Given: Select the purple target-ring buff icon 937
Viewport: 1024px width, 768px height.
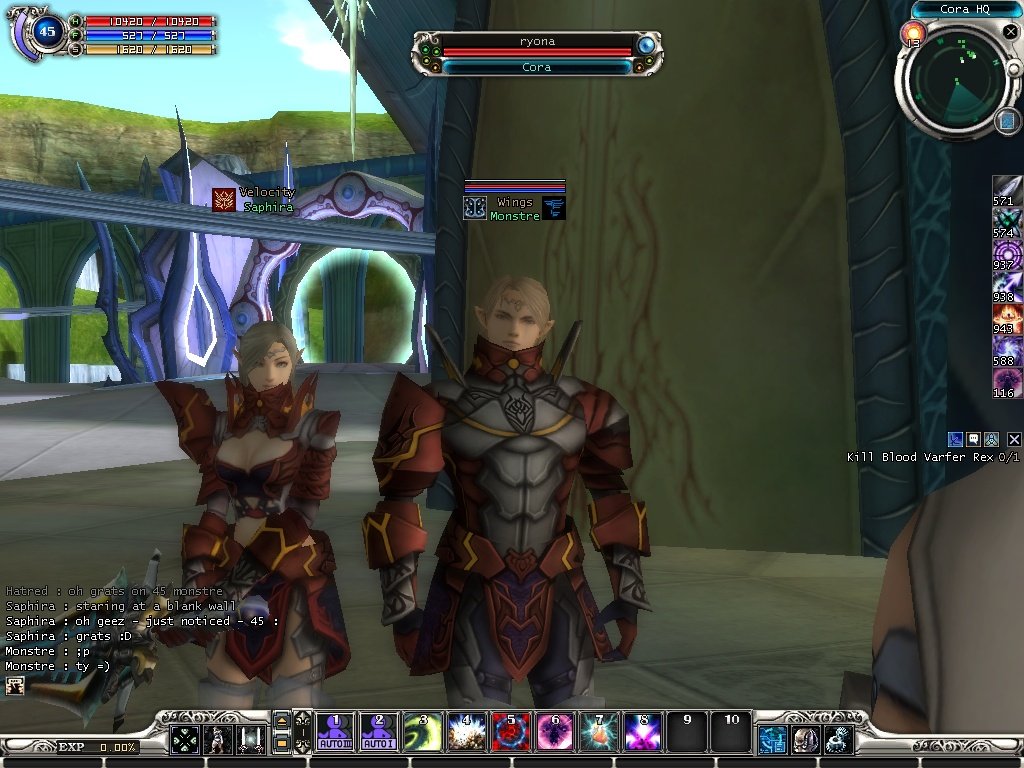Looking at the screenshot, I should pyautogui.click(x=1006, y=254).
